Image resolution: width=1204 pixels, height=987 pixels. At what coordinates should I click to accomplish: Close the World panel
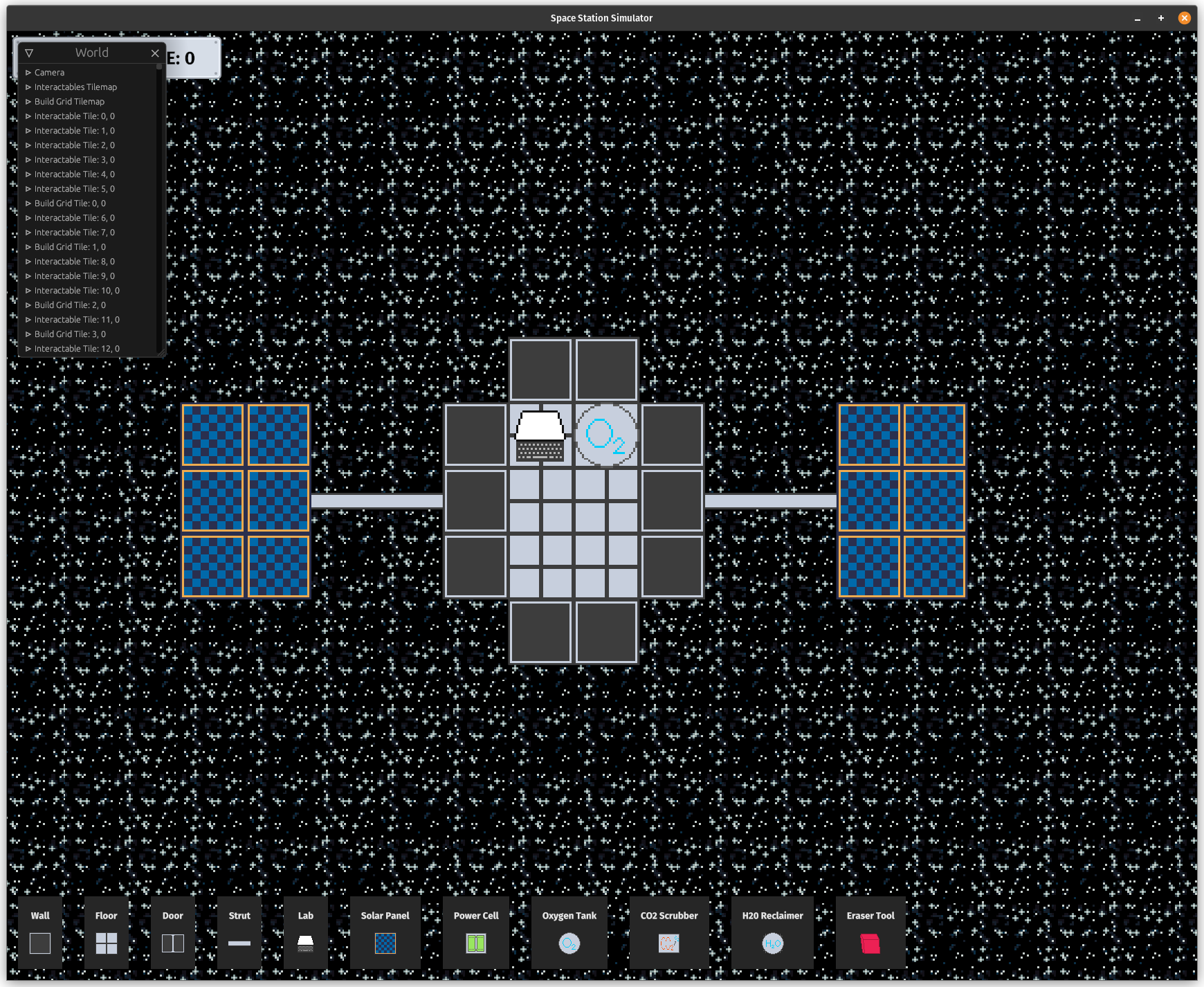pyautogui.click(x=155, y=53)
